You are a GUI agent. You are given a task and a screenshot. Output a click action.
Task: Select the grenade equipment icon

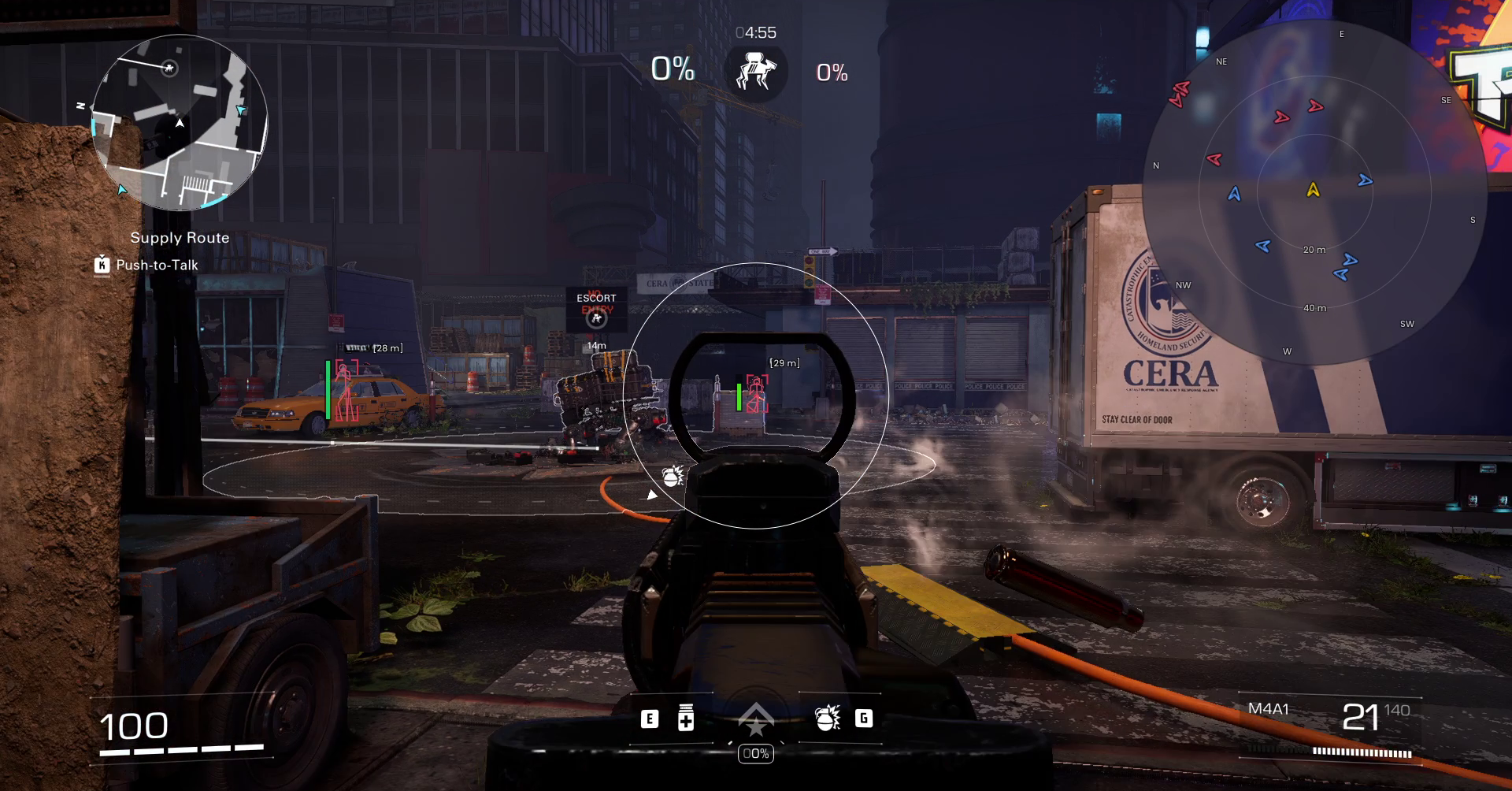click(x=828, y=718)
